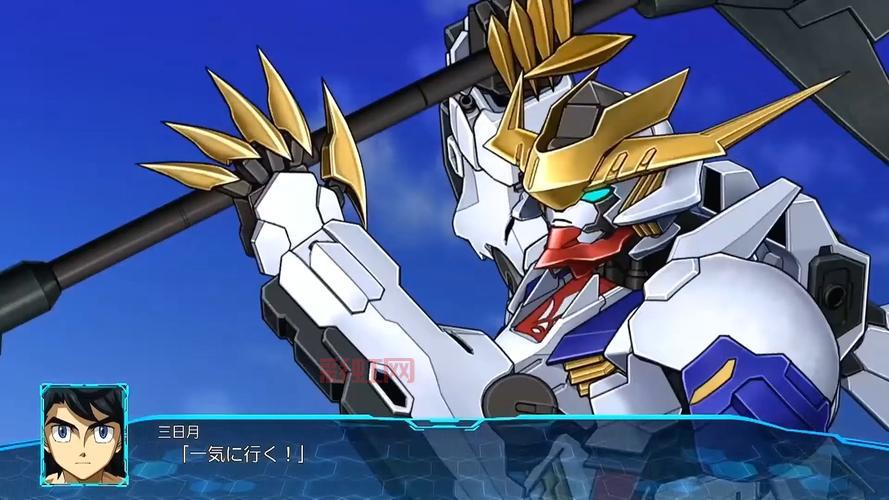Viewport: 889px width, 500px height.
Task: Click Mikazuki's pilot portrait
Action: (x=84, y=434)
